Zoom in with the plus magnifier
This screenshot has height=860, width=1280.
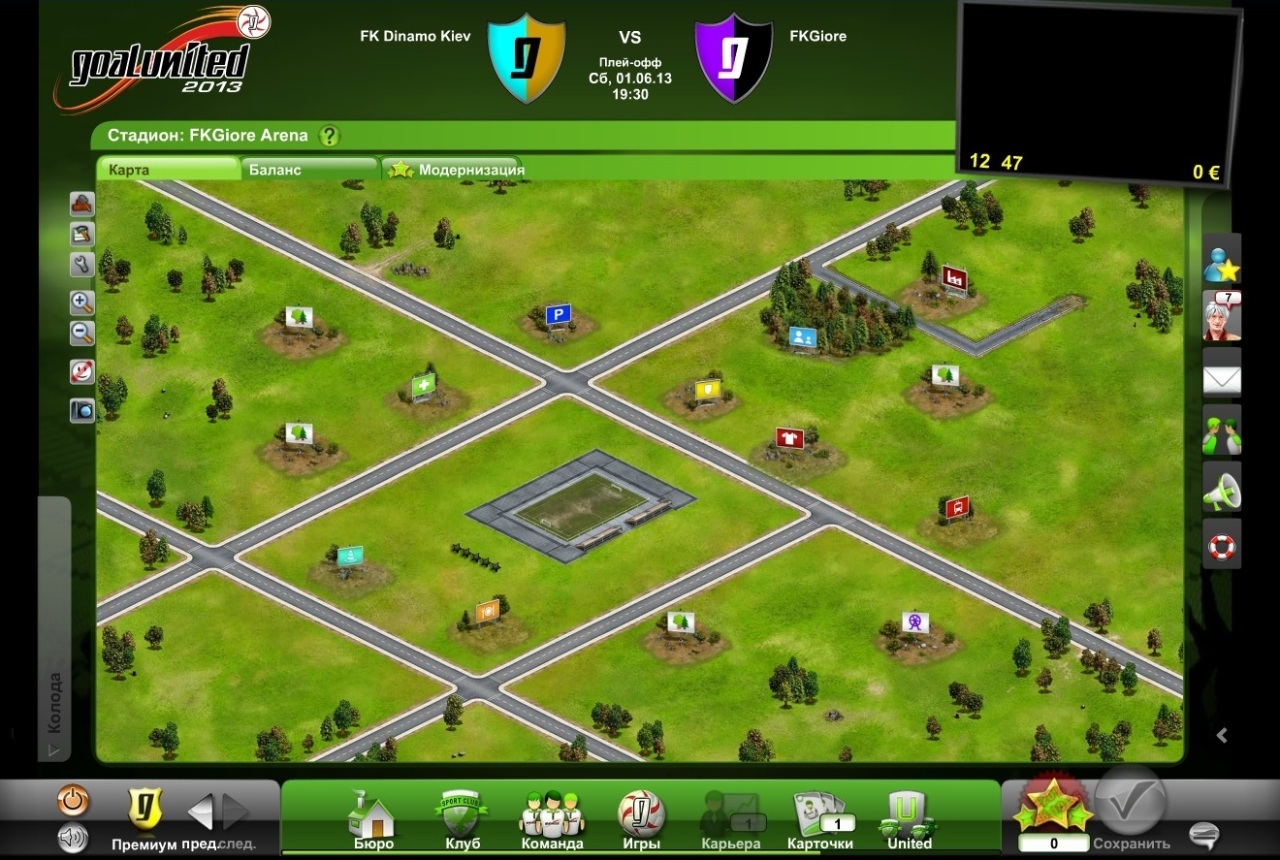pos(82,302)
